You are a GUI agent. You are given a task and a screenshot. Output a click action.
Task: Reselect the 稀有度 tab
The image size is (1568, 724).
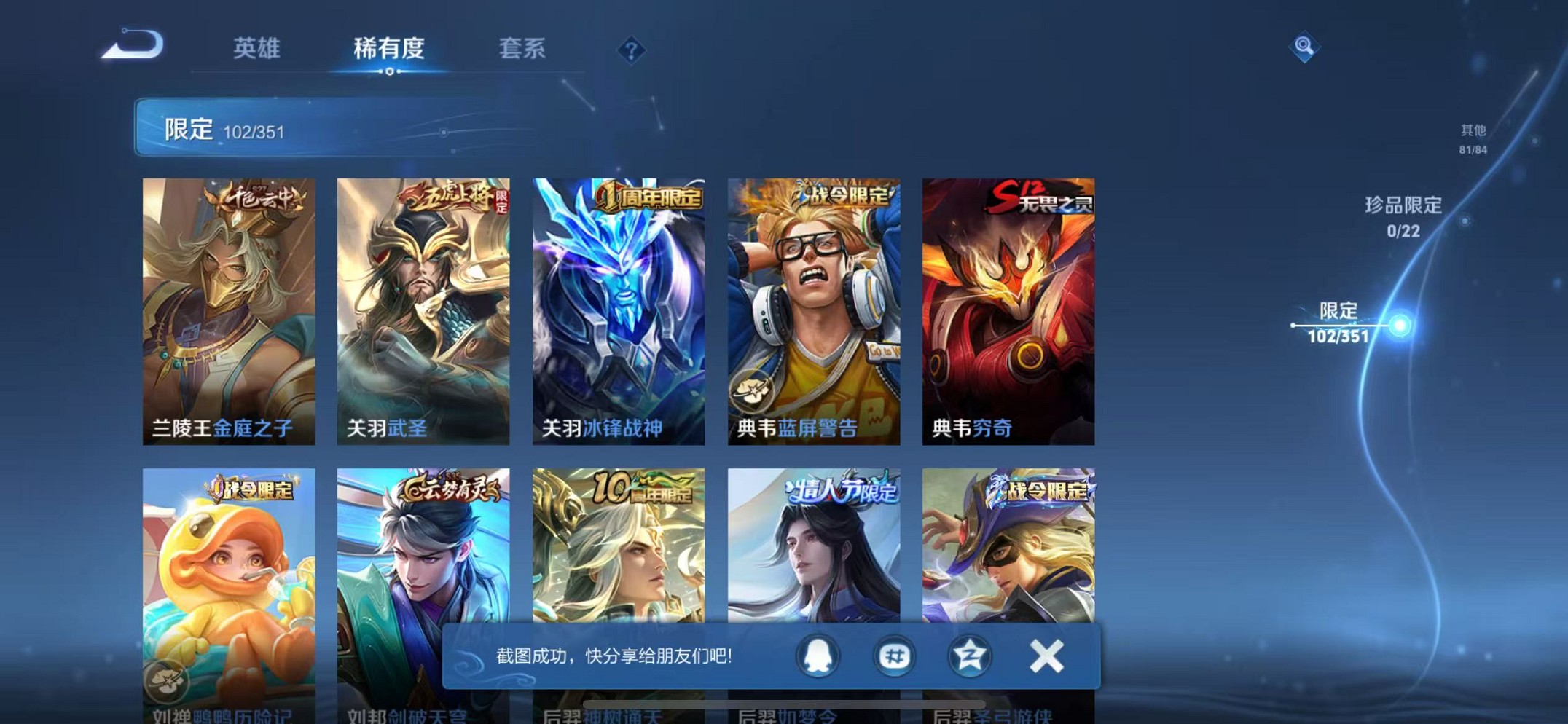(391, 48)
